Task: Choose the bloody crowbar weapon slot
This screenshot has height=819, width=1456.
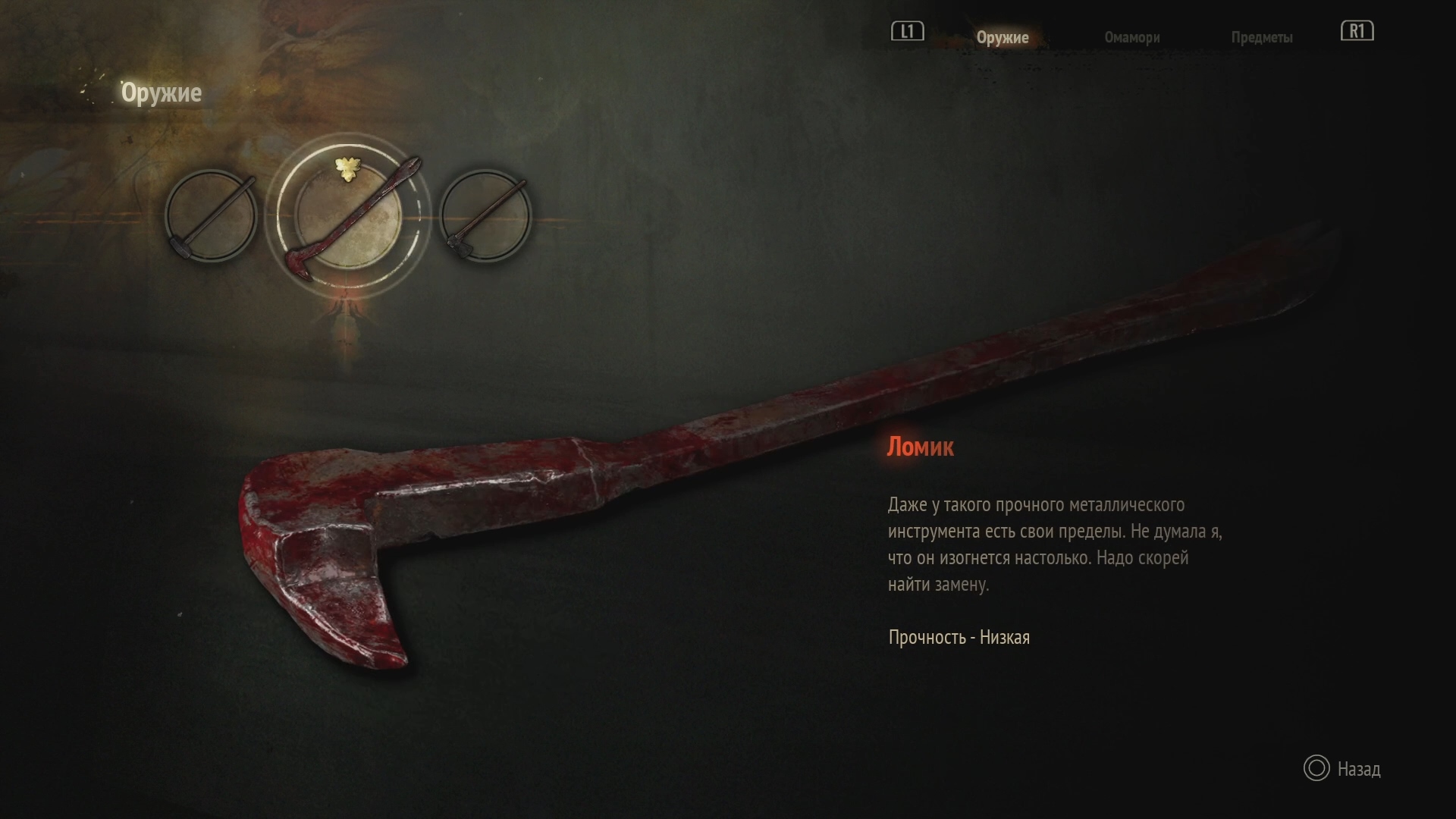Action: click(x=348, y=216)
